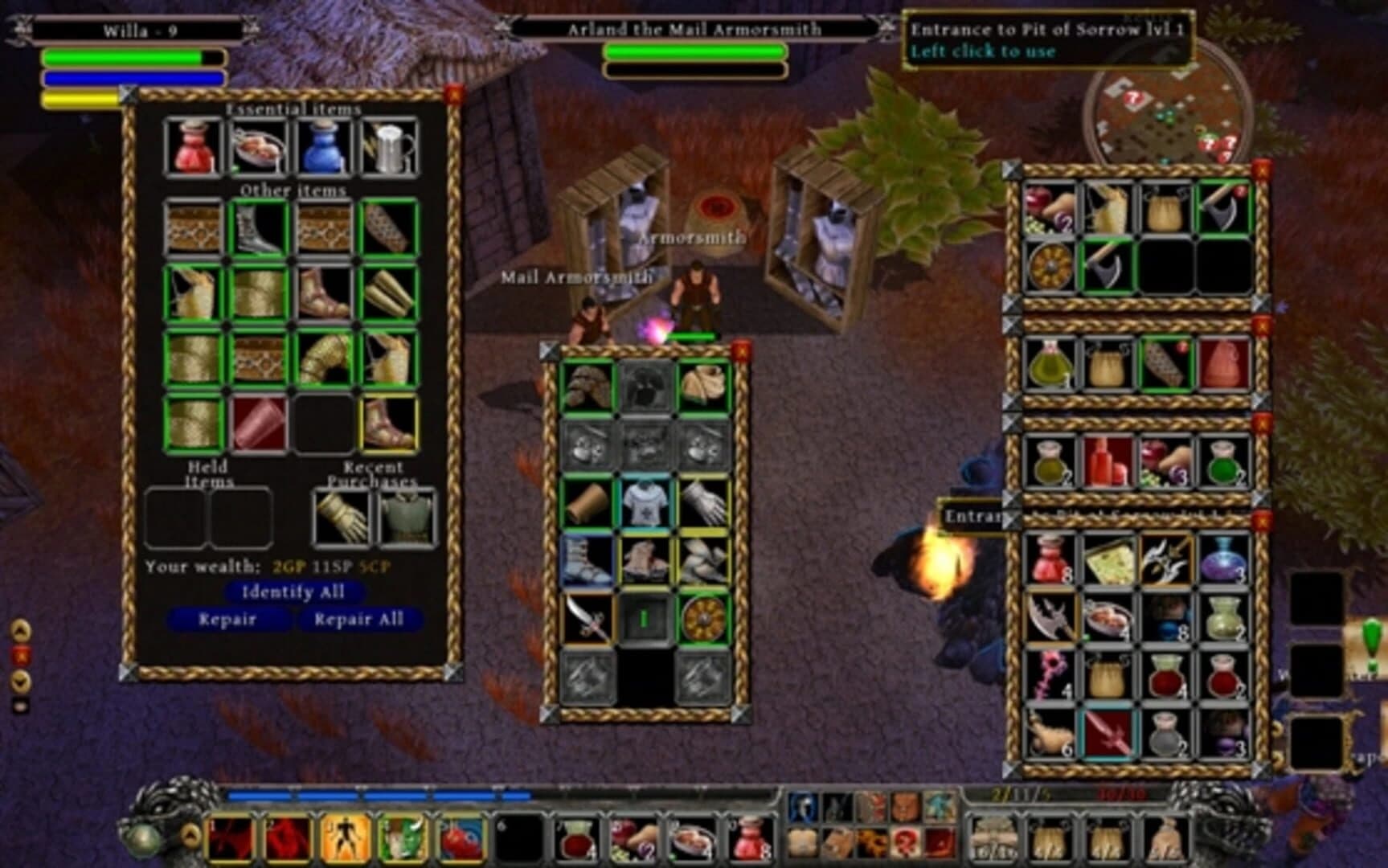Click the blue mana potion in Essential items
The image size is (1388, 868).
pos(323,147)
